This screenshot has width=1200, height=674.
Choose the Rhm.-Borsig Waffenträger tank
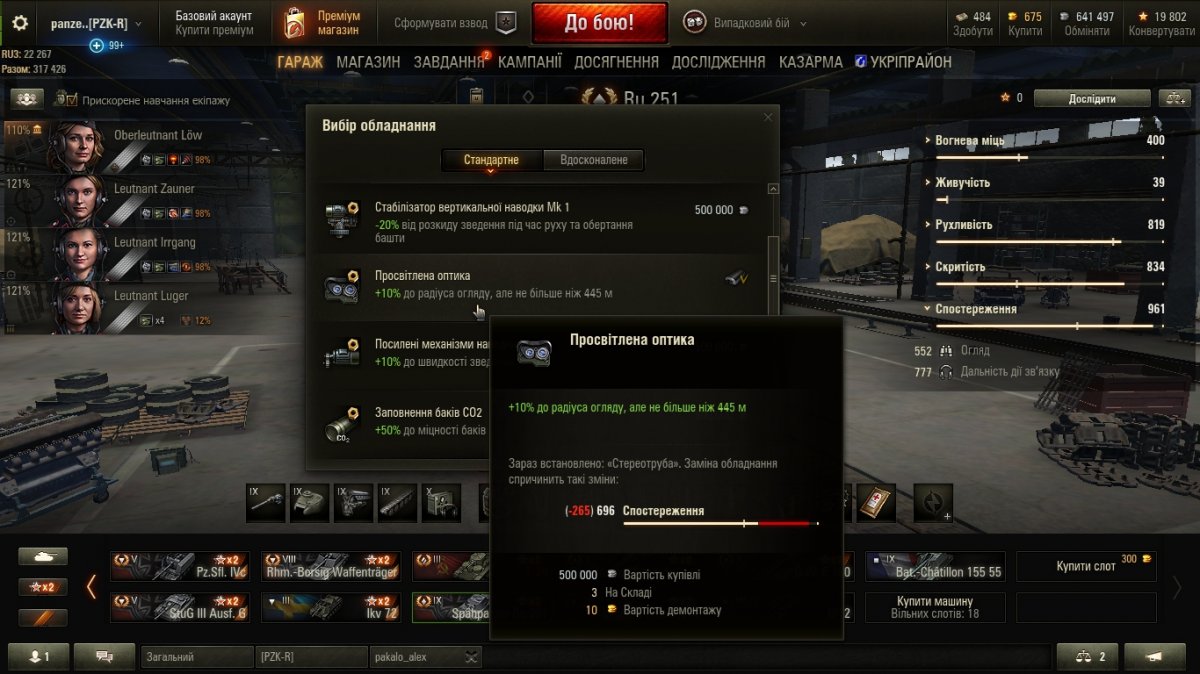click(x=331, y=566)
